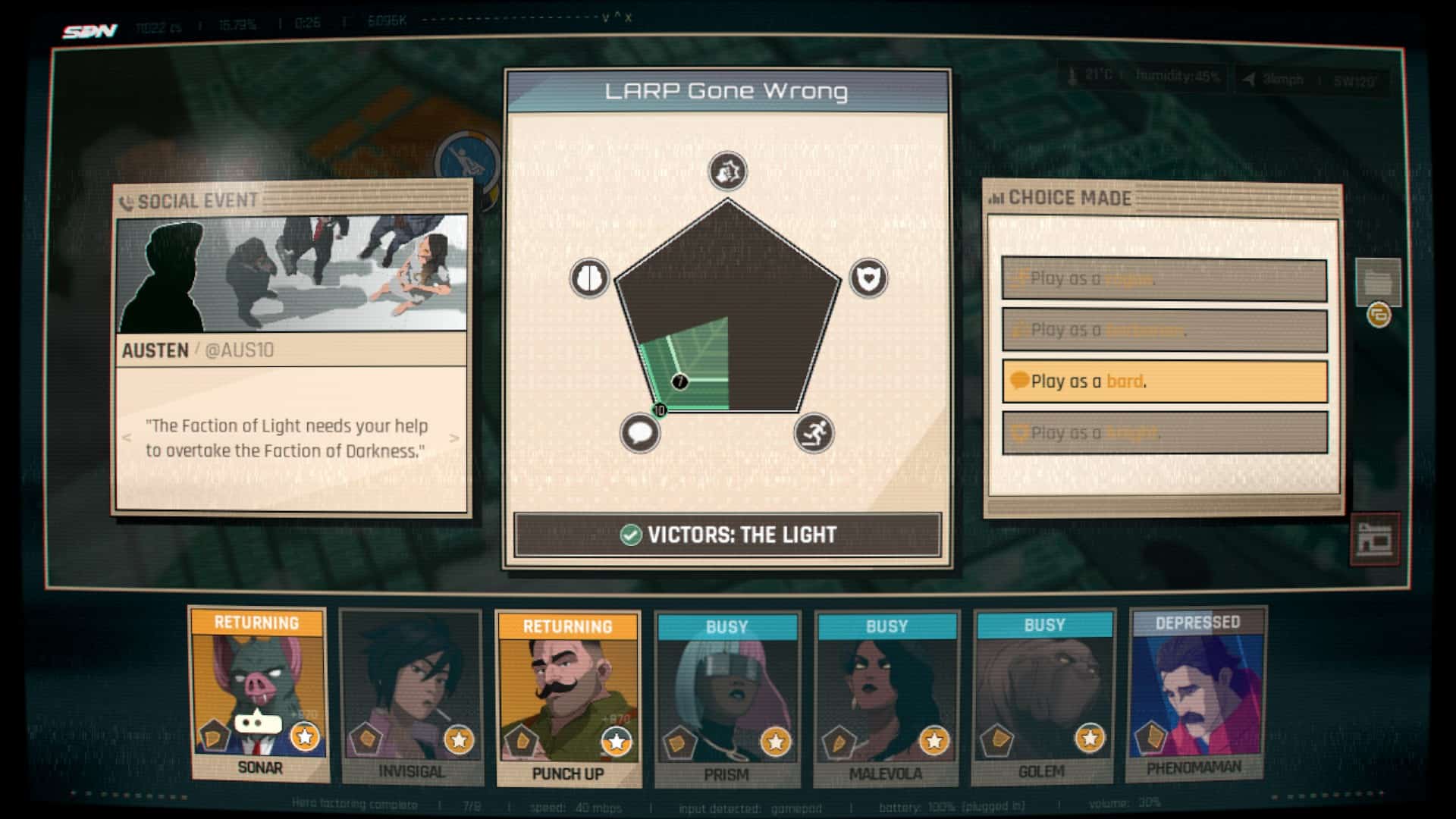Choose the Invisigal hero card

pyautogui.click(x=411, y=698)
